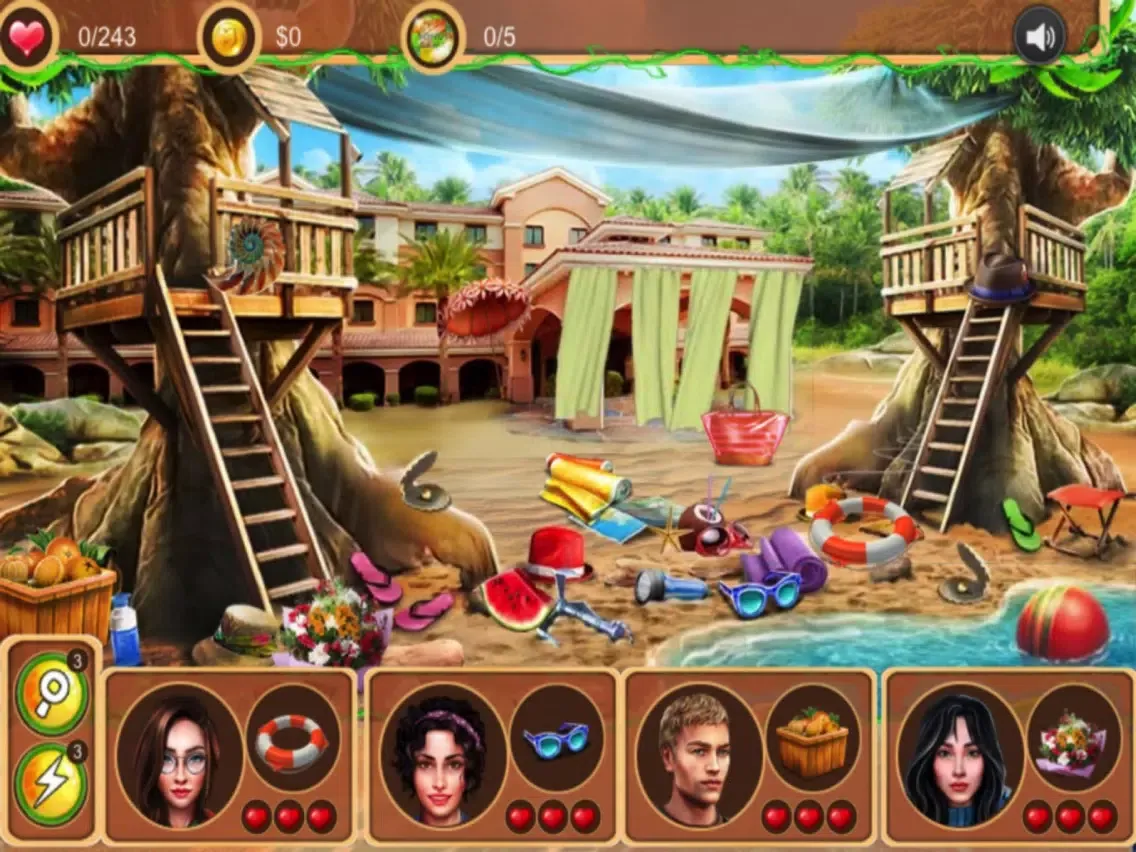Image resolution: width=1136 pixels, height=852 pixels.
Task: Use the magnifying glass hint
Action: tap(51, 692)
